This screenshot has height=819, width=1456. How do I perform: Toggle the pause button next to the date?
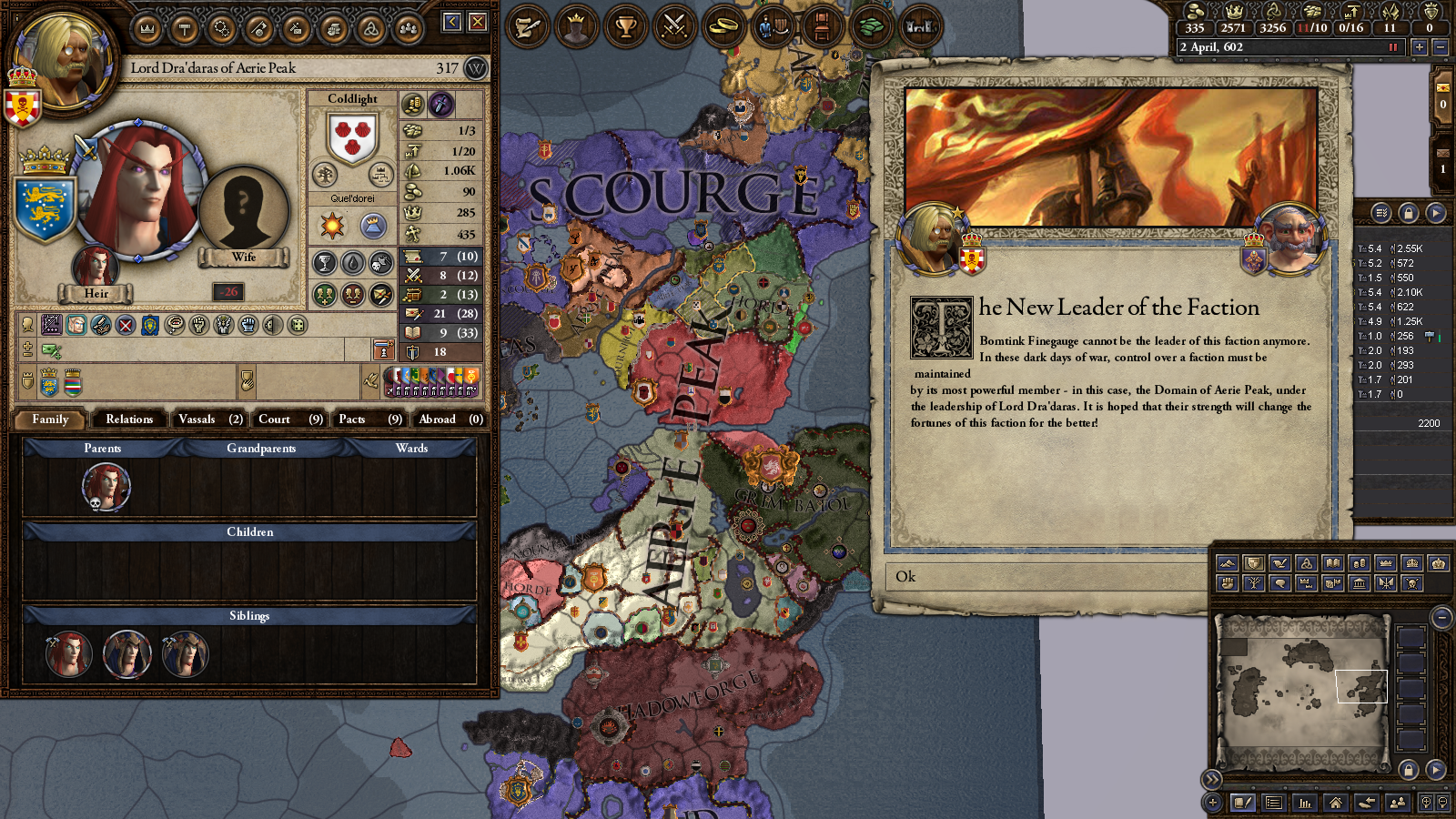click(x=1392, y=46)
